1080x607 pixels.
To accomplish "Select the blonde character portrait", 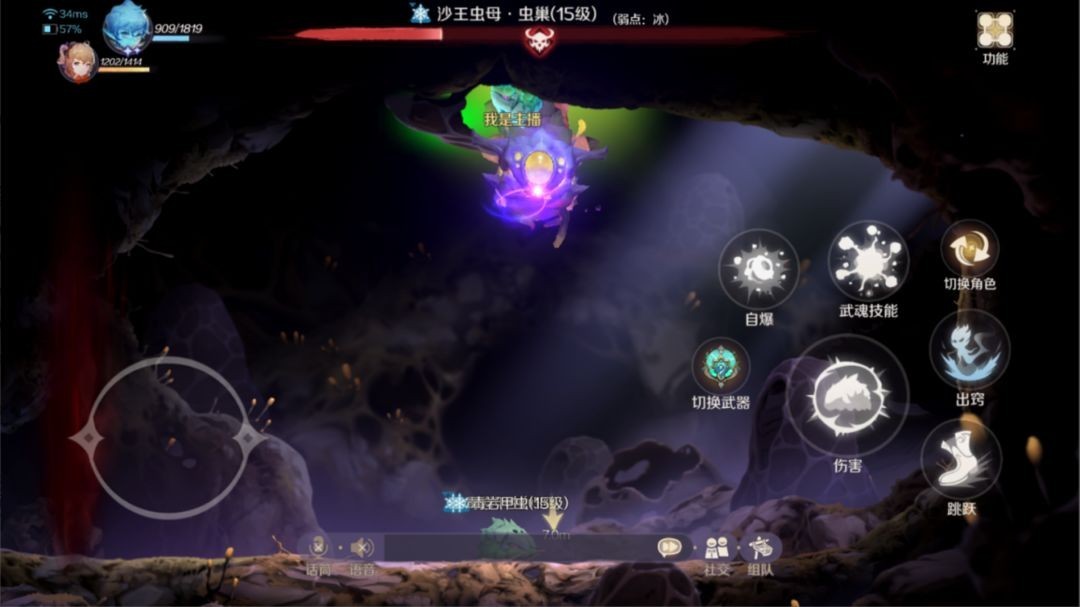I will coord(77,62).
